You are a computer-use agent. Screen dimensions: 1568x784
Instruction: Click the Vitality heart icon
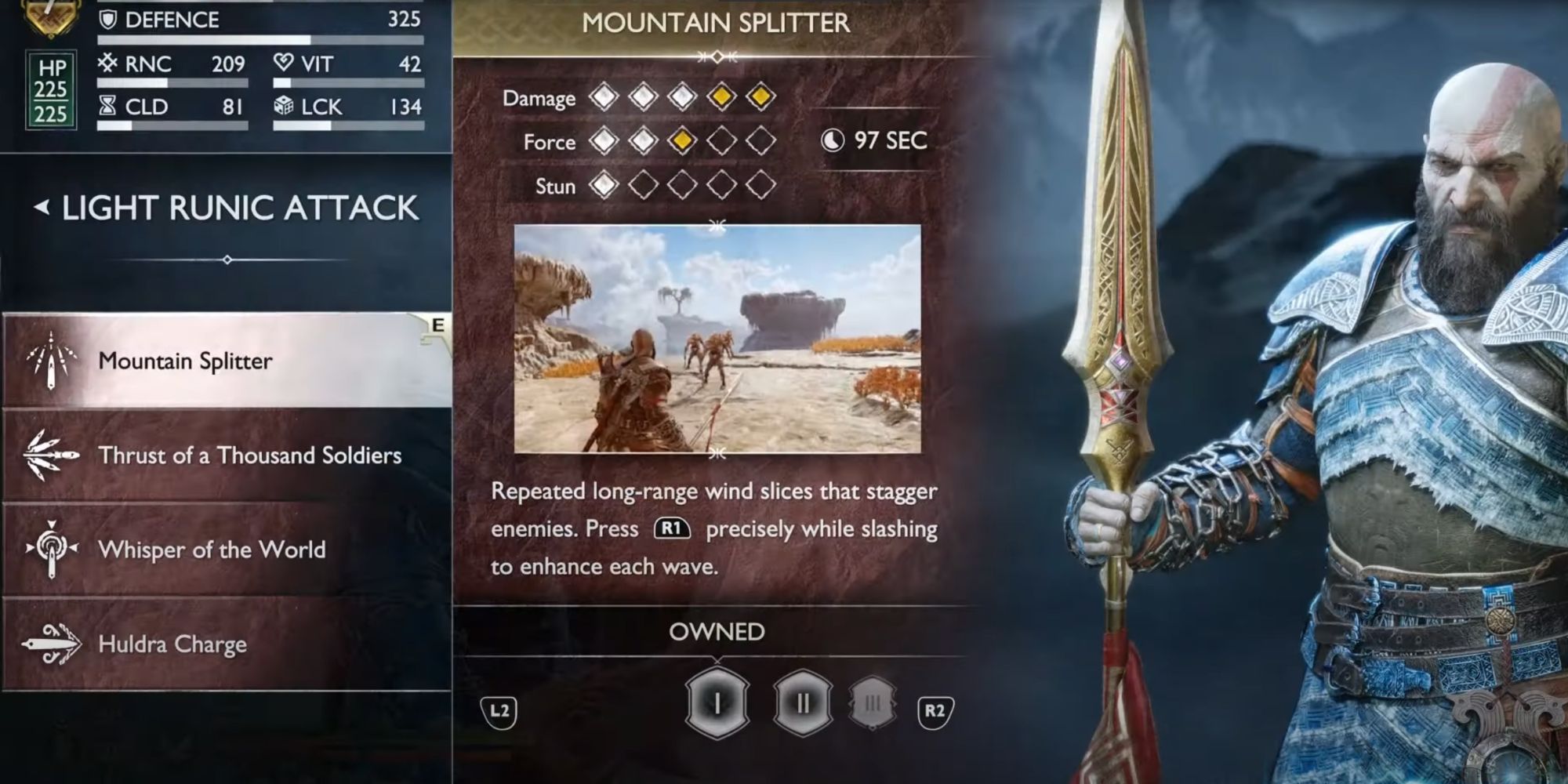(284, 64)
